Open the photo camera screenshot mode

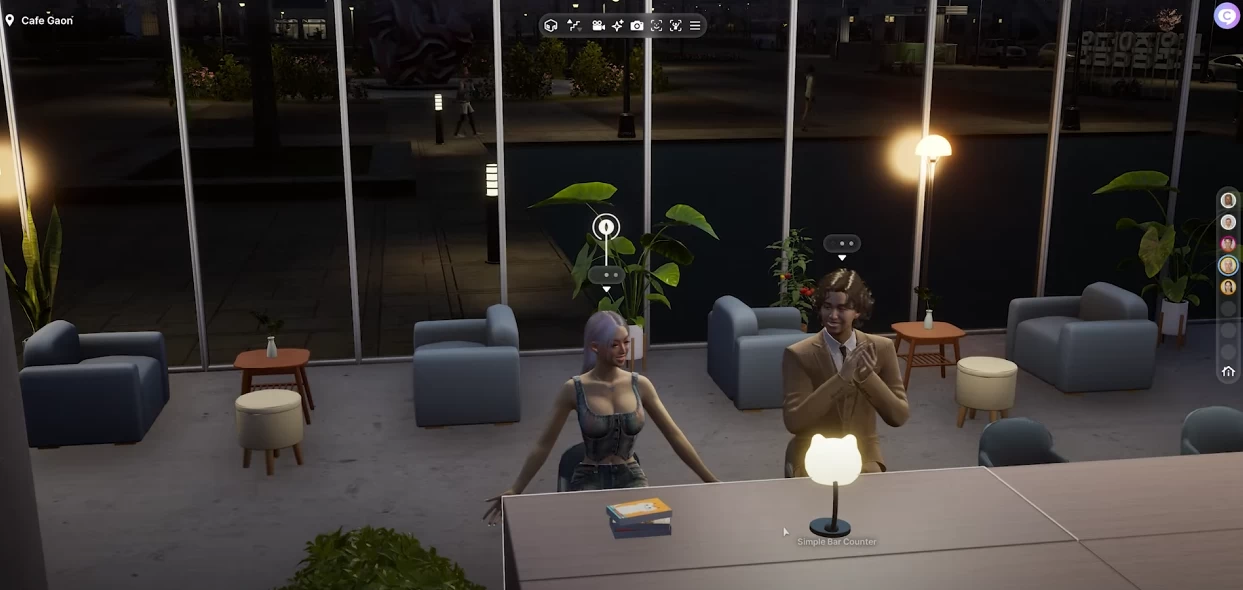637,25
